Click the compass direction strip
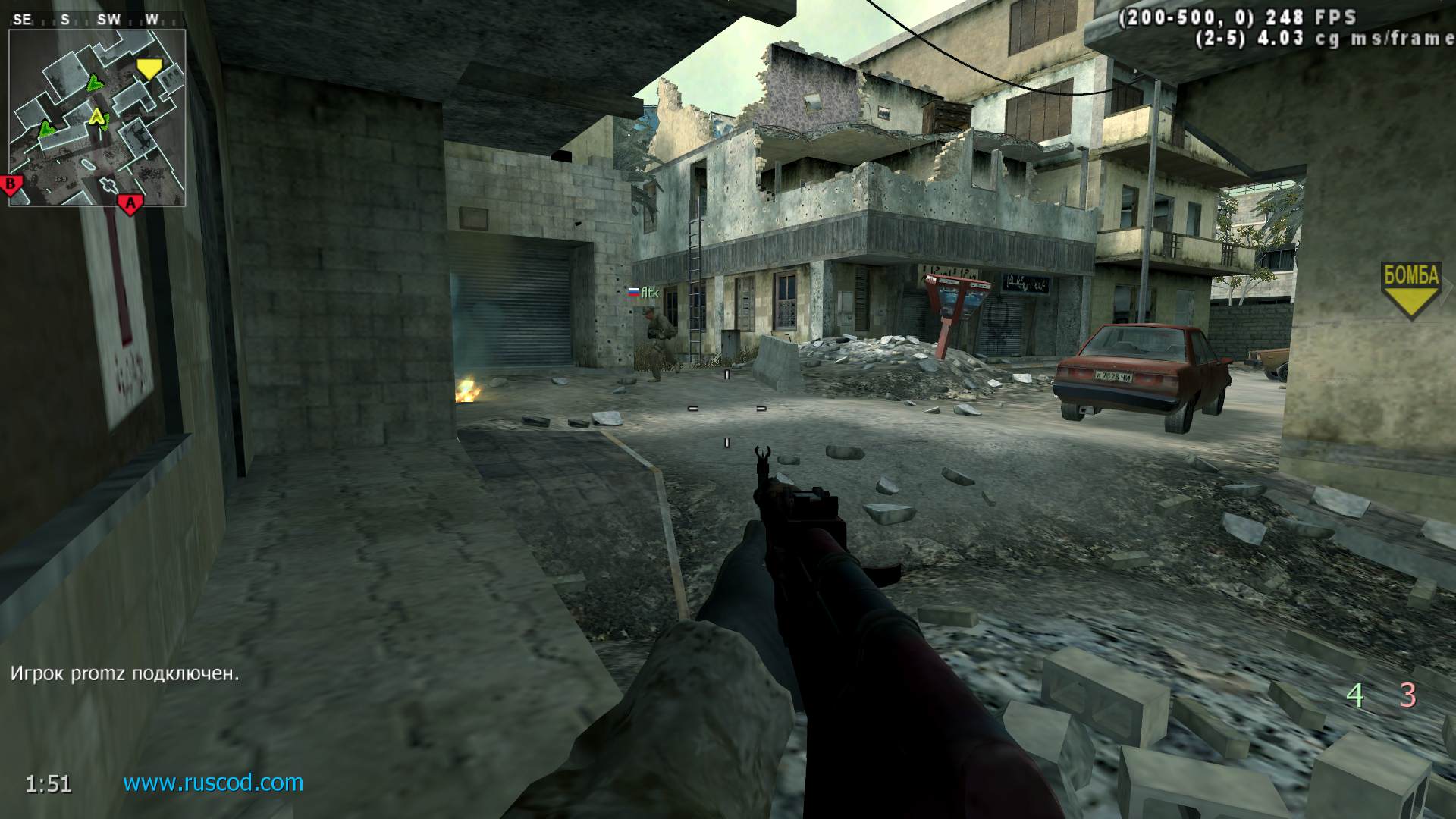 87,20
